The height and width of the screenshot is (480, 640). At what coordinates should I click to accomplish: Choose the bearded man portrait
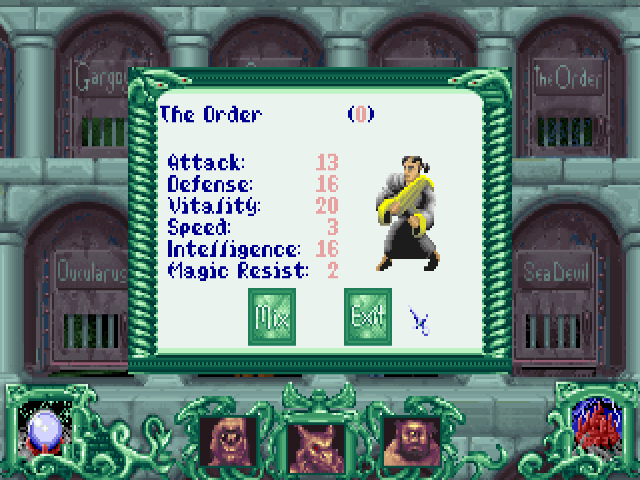click(411, 440)
